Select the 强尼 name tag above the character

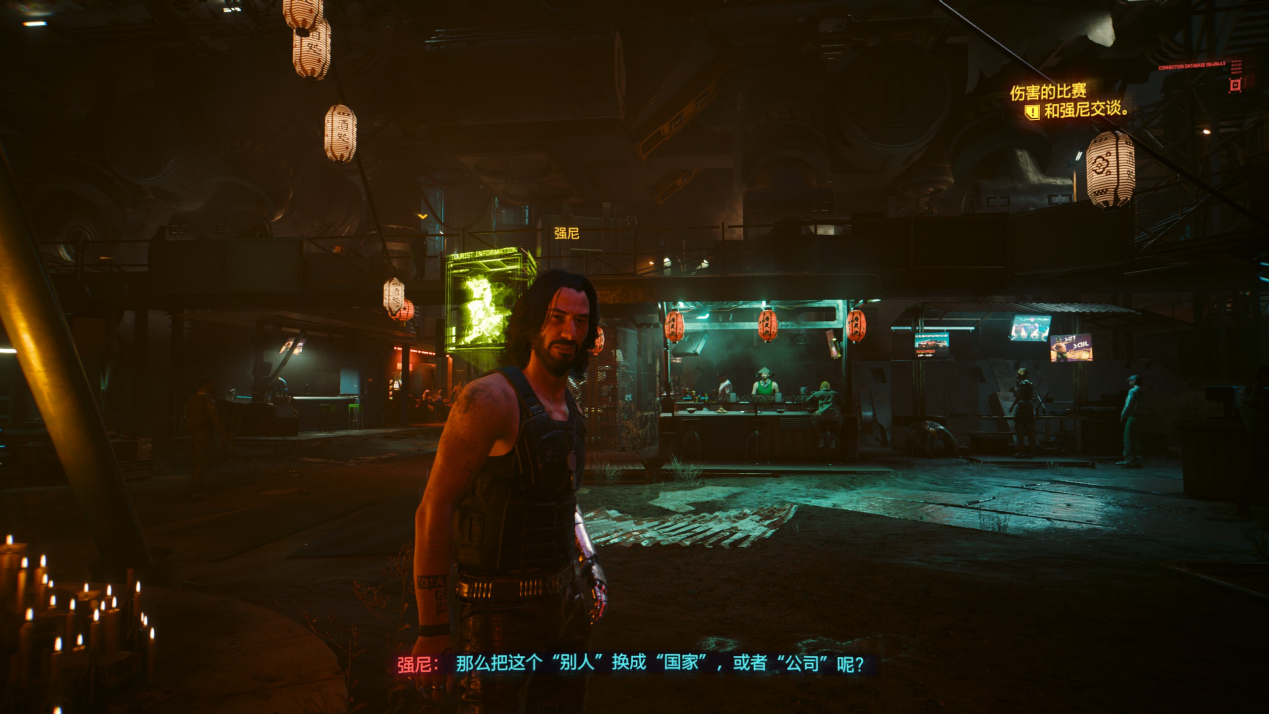click(566, 233)
